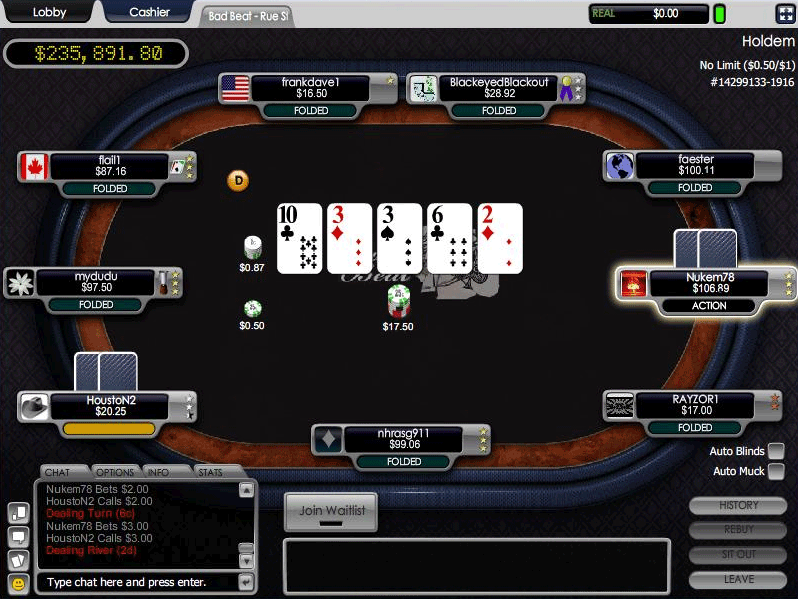View the Stats tab
Screen dimensions: 798x599
pyautogui.click(x=213, y=471)
